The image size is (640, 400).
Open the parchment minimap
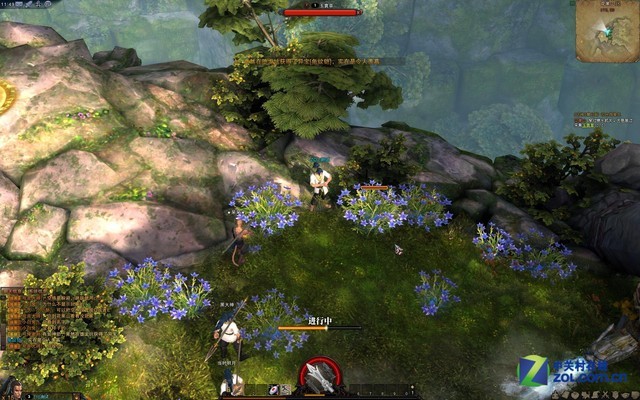point(606,30)
